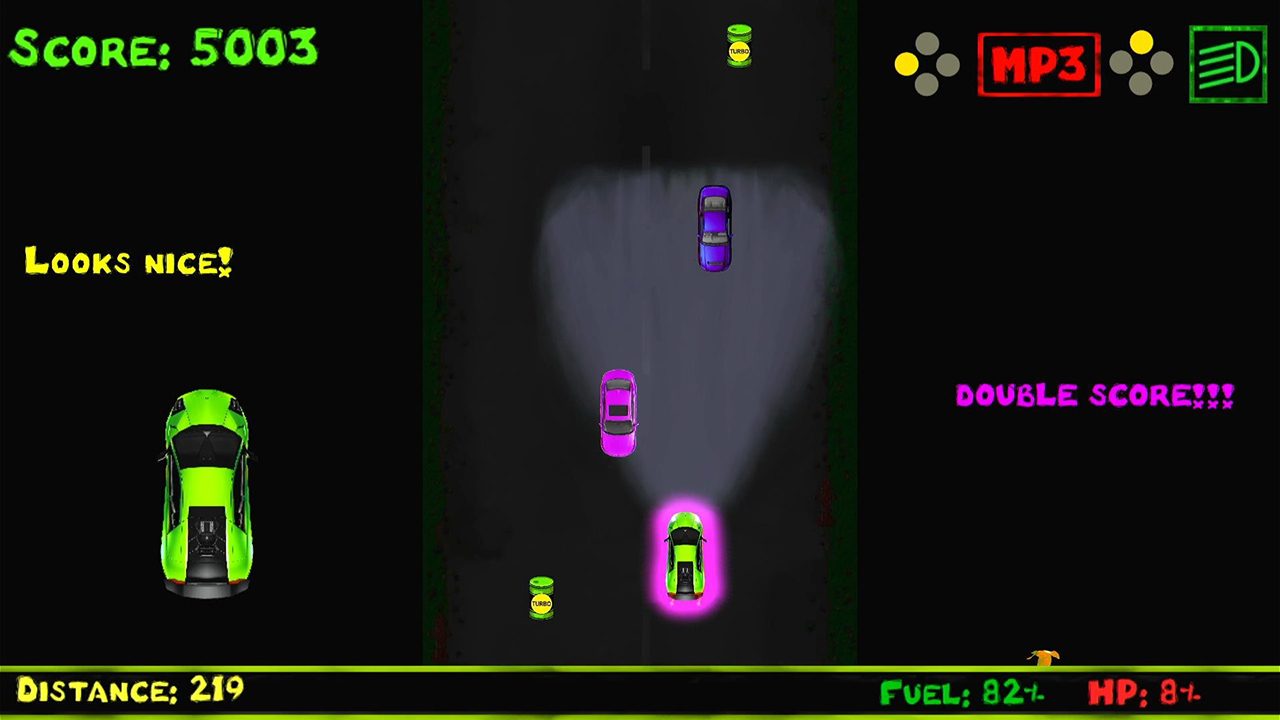Screen dimensions: 1280x720
Task: Select the large green car preview on the left
Action: tap(206, 495)
